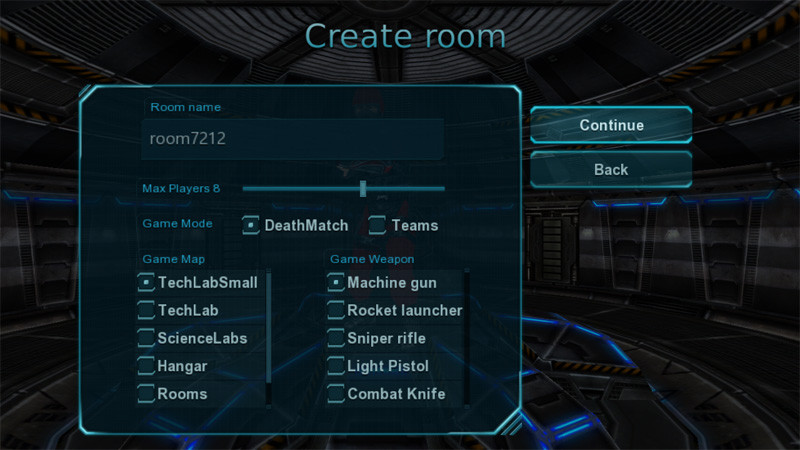
Task: Go back with the Back button
Action: (611, 169)
